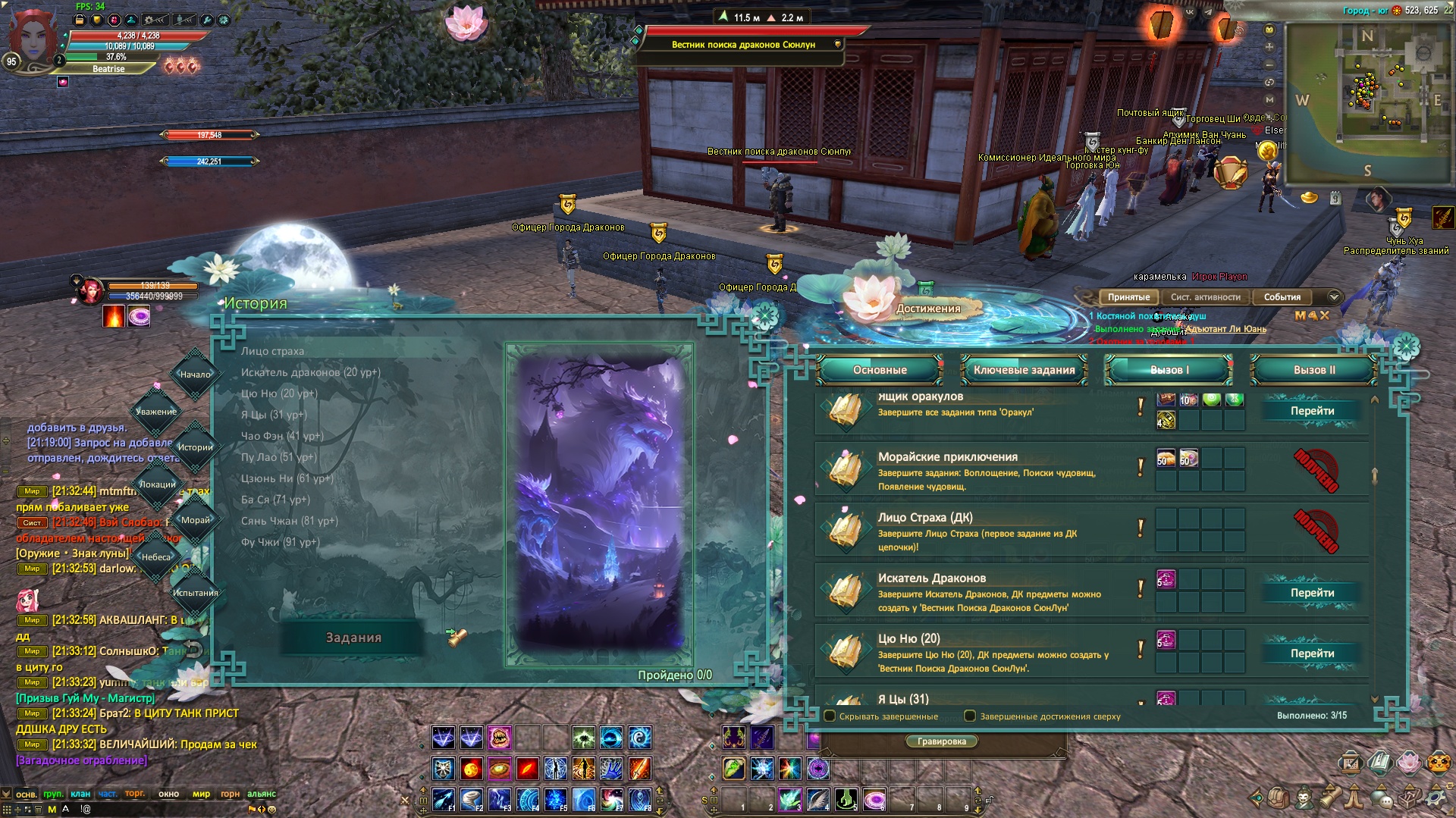
Task: Select the Испытания category
Action: [x=195, y=593]
